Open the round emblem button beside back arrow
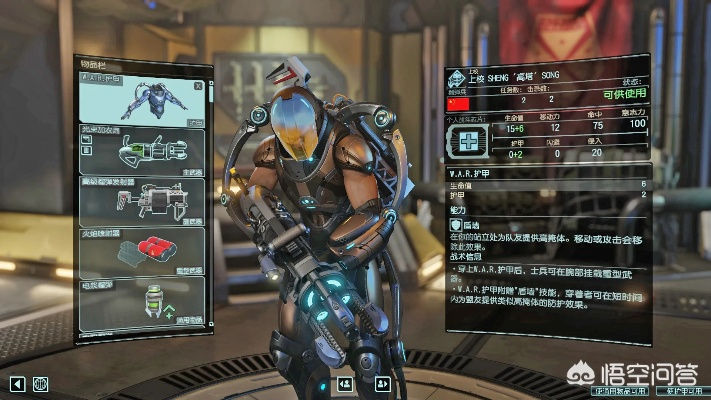 click(x=41, y=383)
